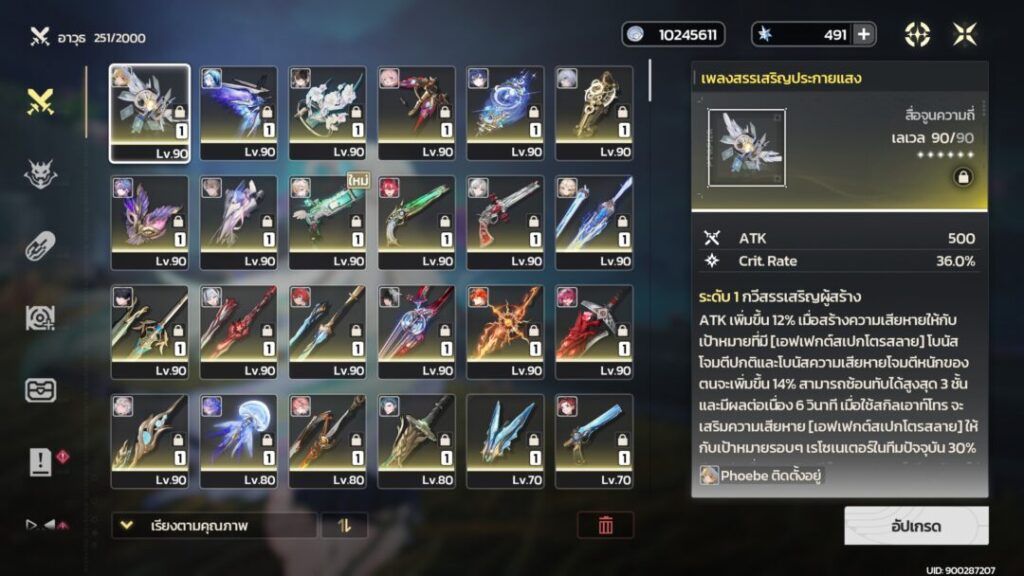Open the sort-by-quality dropdown
This screenshot has height=576, width=1024.
click(214, 525)
